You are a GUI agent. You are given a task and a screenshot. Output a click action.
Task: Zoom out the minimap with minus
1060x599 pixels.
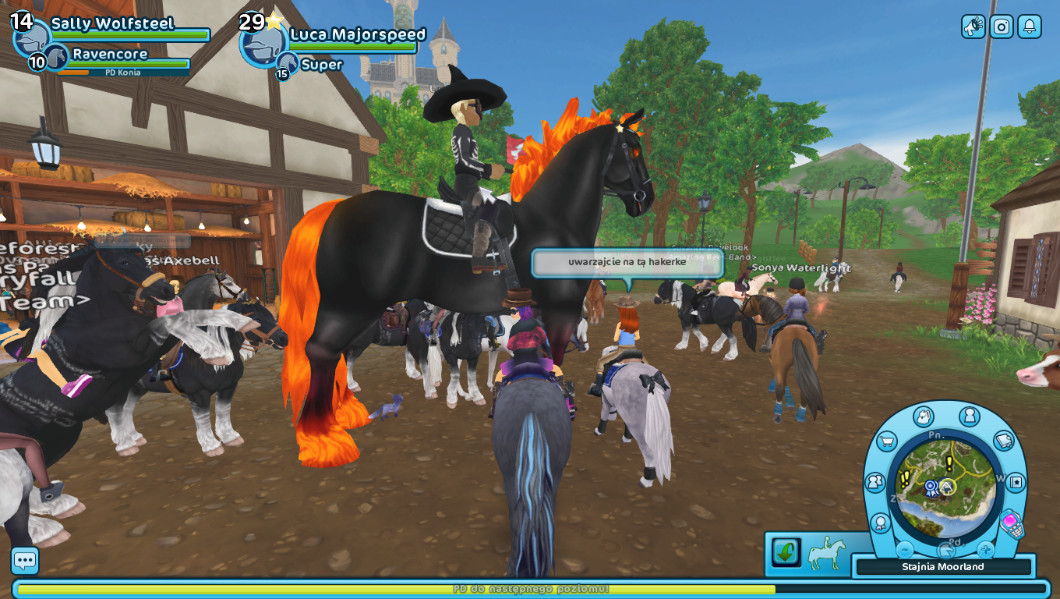click(x=905, y=549)
